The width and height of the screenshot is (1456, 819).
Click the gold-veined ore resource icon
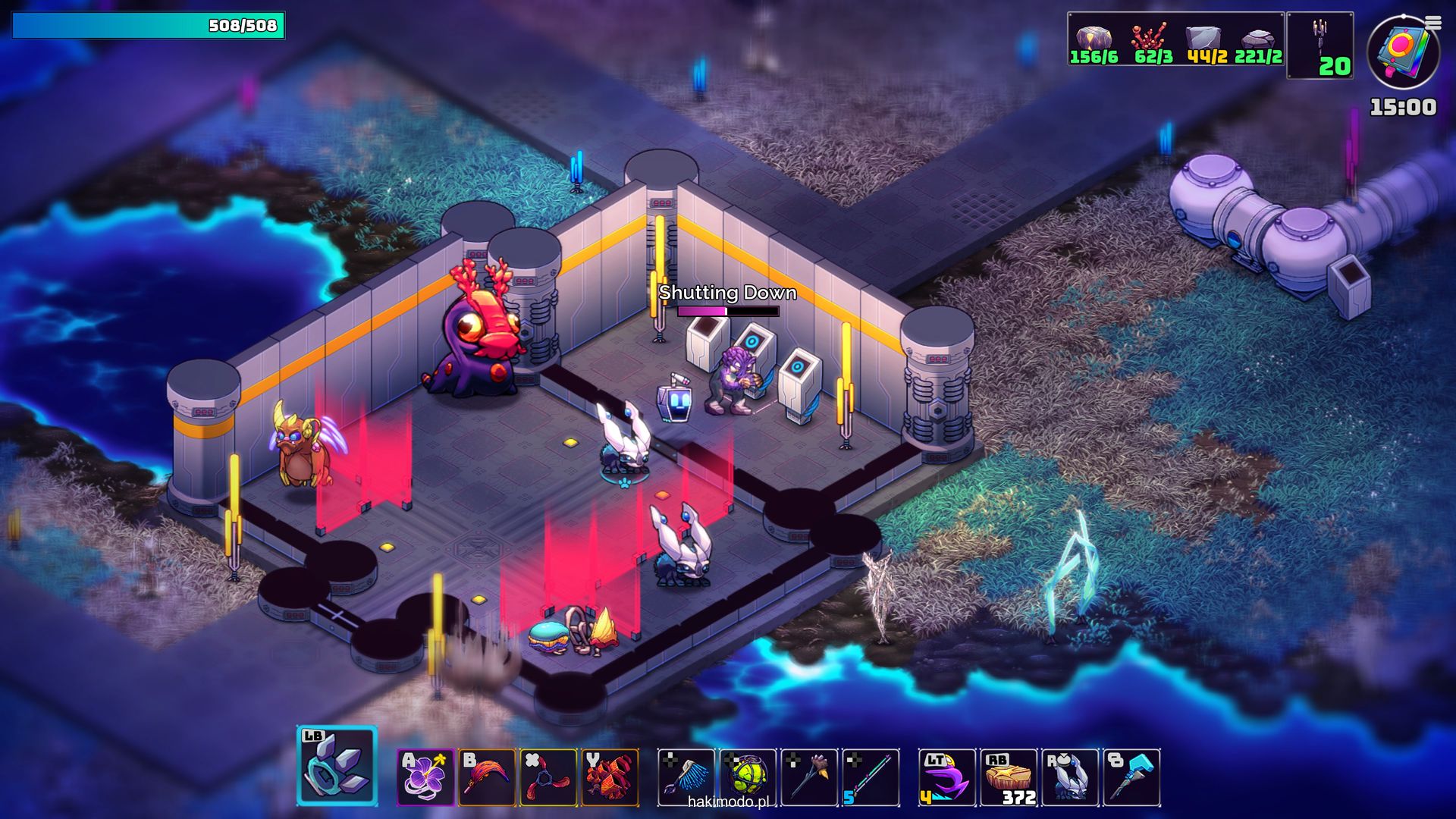(1094, 38)
